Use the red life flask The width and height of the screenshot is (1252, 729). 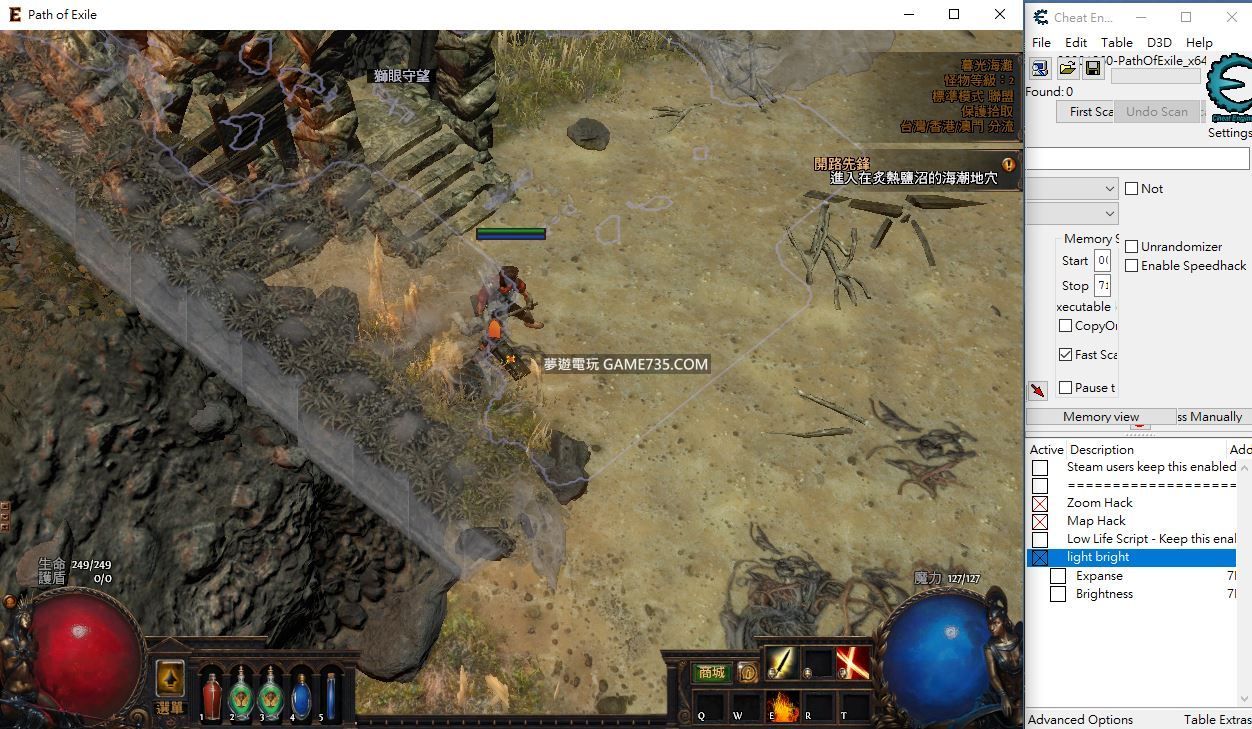211,694
